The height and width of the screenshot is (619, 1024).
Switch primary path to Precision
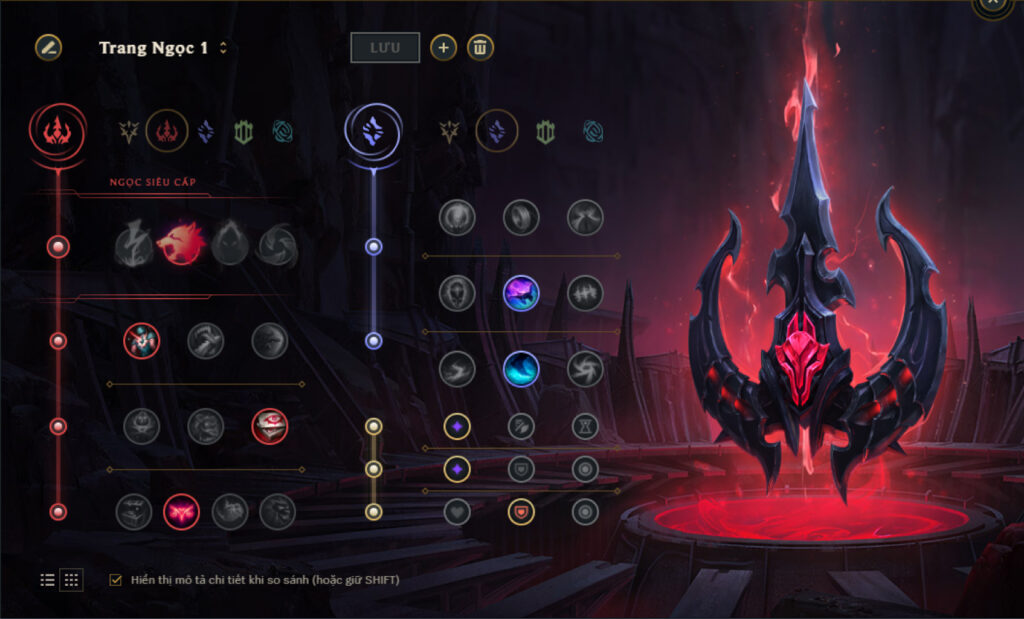coord(129,131)
